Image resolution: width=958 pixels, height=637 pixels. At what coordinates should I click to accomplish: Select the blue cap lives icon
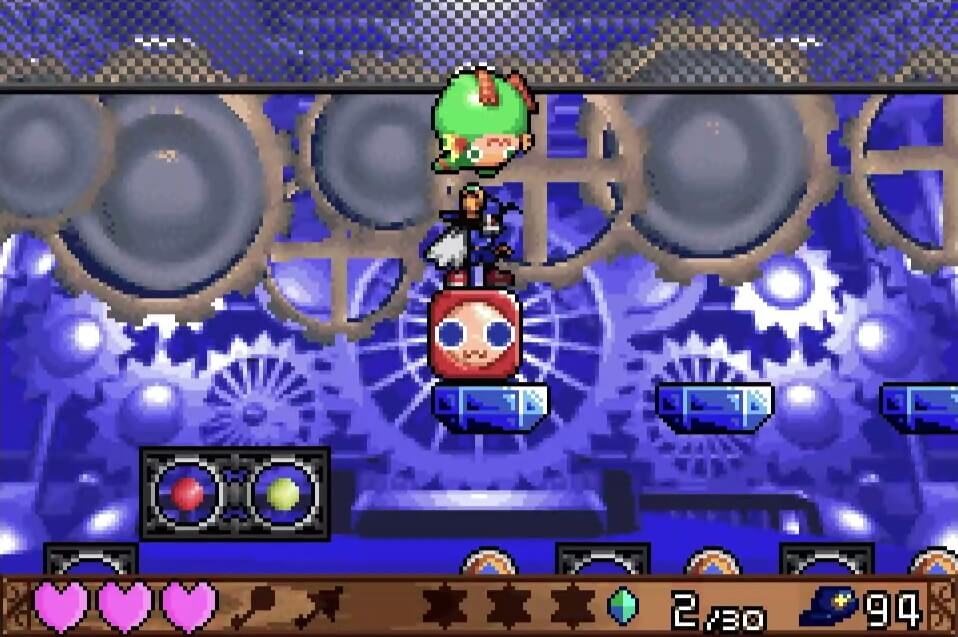[829, 607]
